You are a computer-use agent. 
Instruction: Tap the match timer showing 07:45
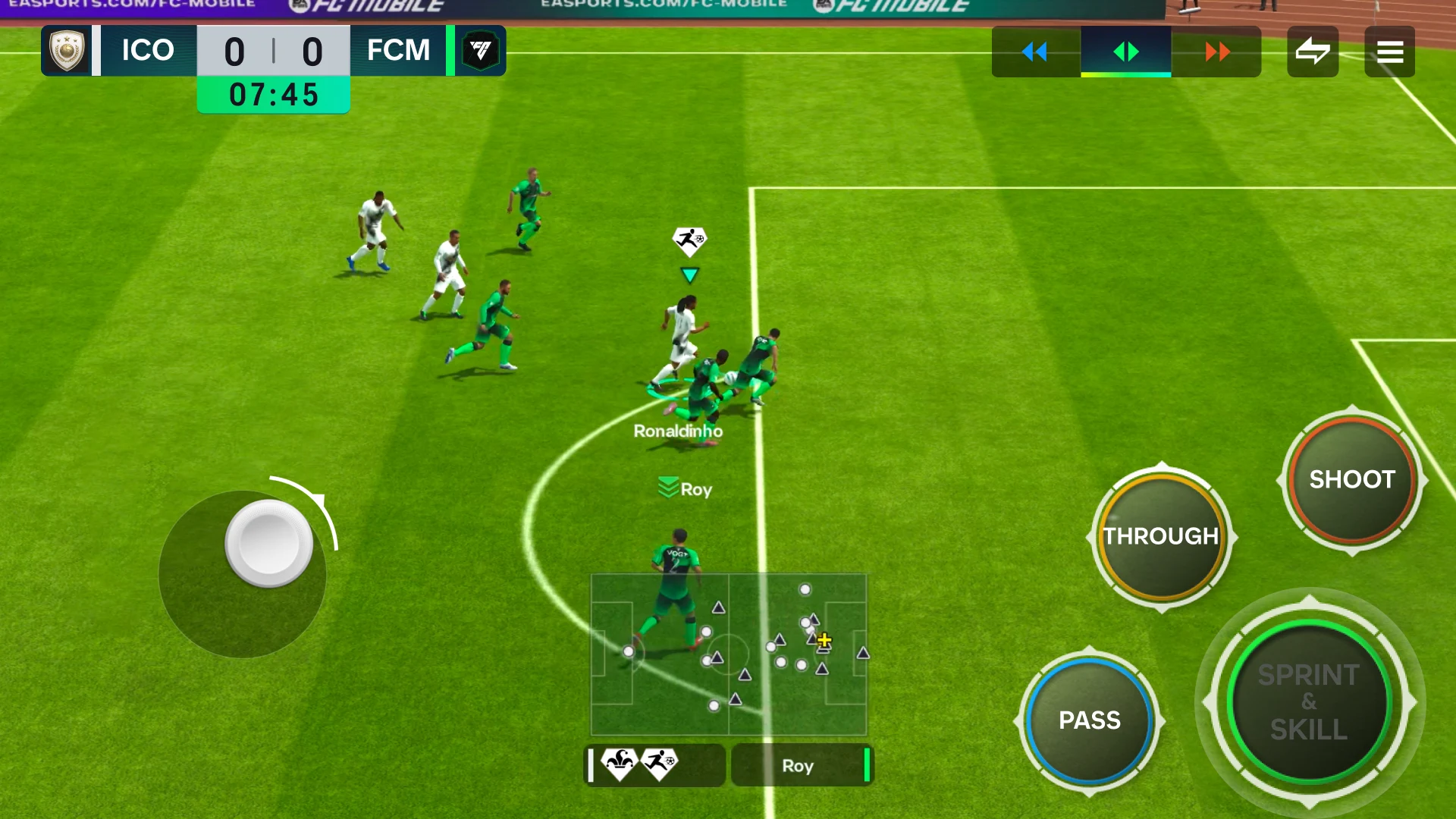274,95
